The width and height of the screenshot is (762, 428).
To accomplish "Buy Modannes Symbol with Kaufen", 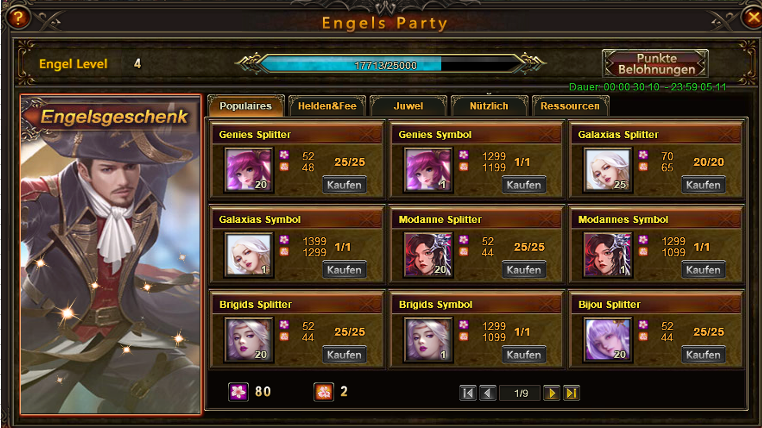I will [703, 270].
